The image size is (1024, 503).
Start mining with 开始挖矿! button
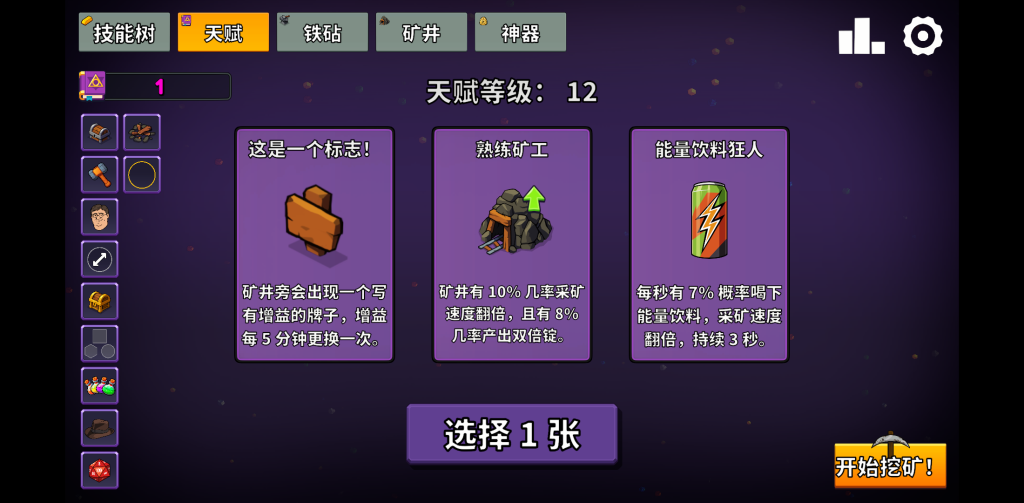[889, 465]
